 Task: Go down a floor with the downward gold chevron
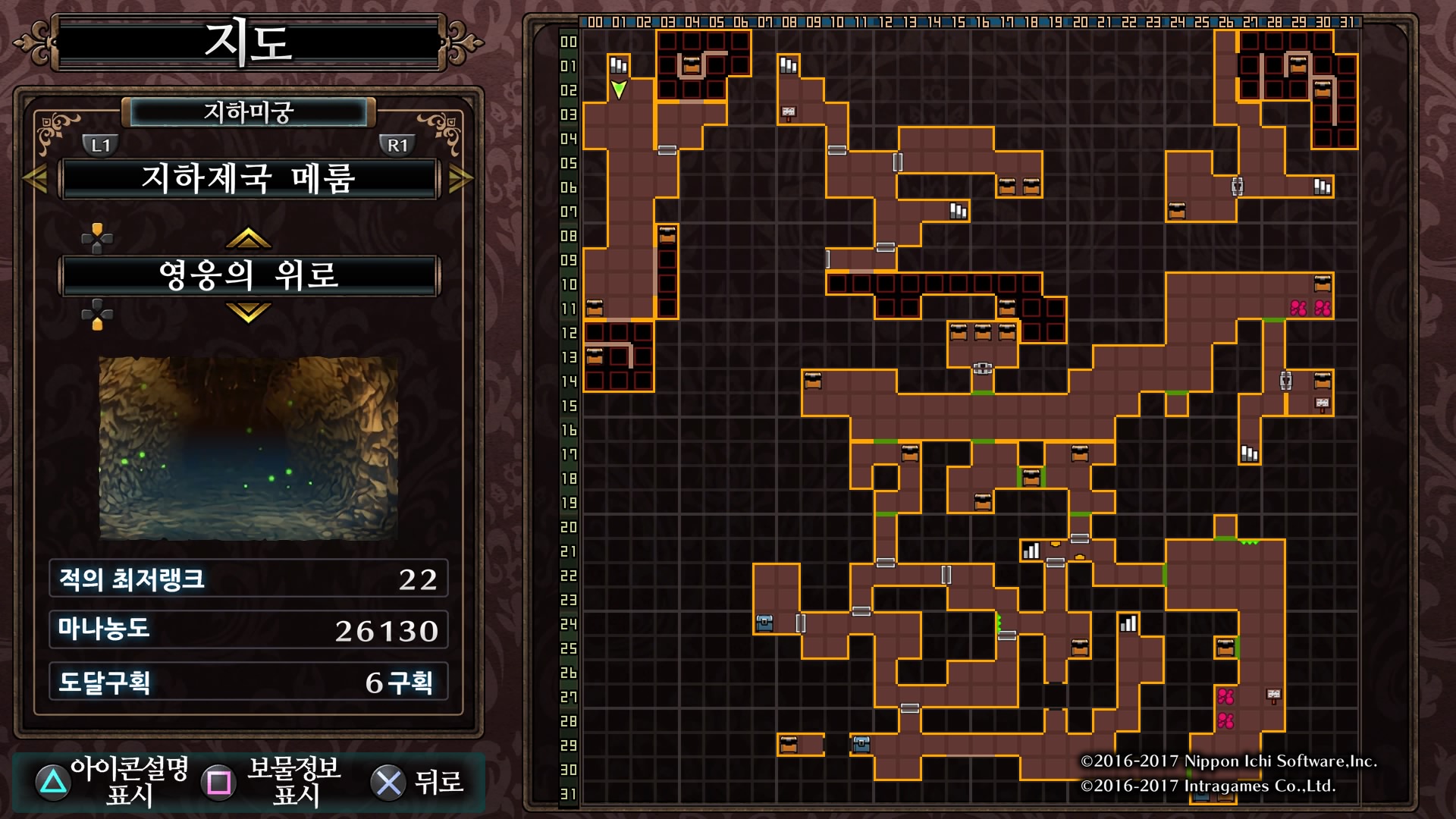[x=248, y=312]
